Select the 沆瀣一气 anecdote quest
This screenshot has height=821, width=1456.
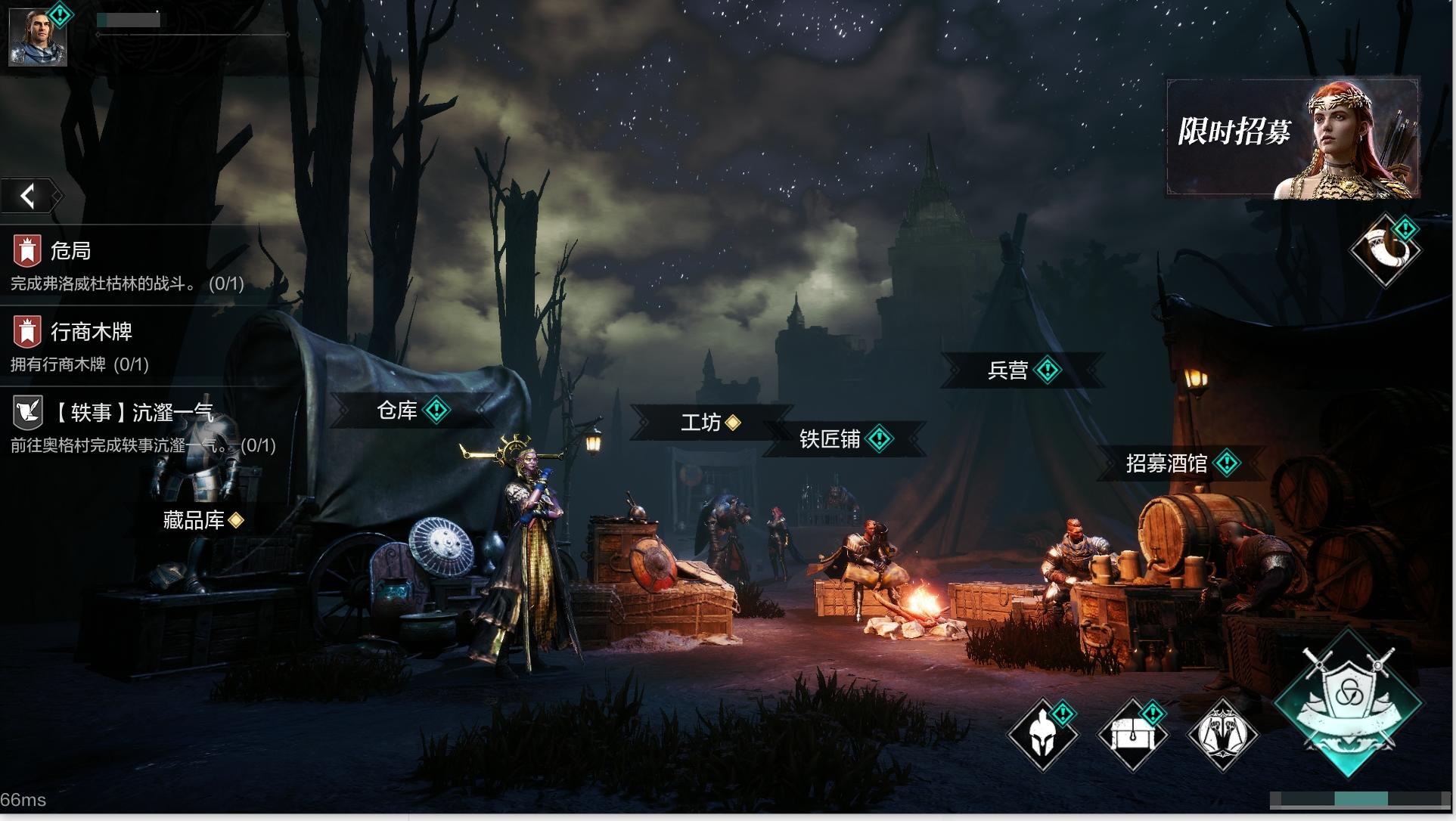[x=140, y=426]
